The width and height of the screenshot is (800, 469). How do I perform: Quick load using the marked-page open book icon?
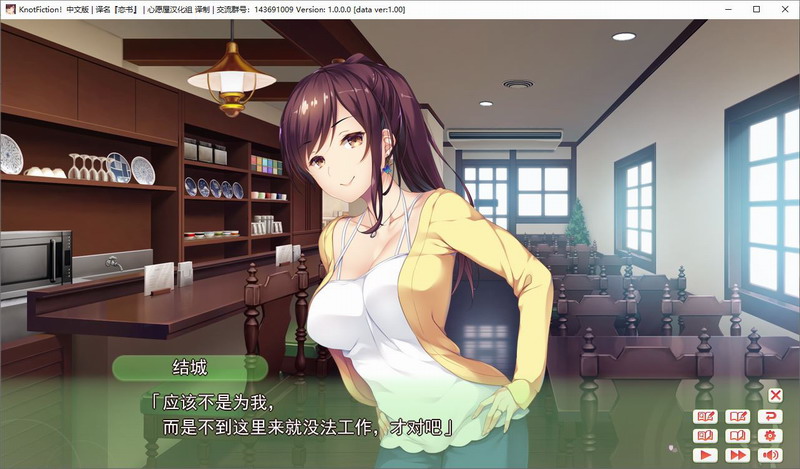point(706,436)
